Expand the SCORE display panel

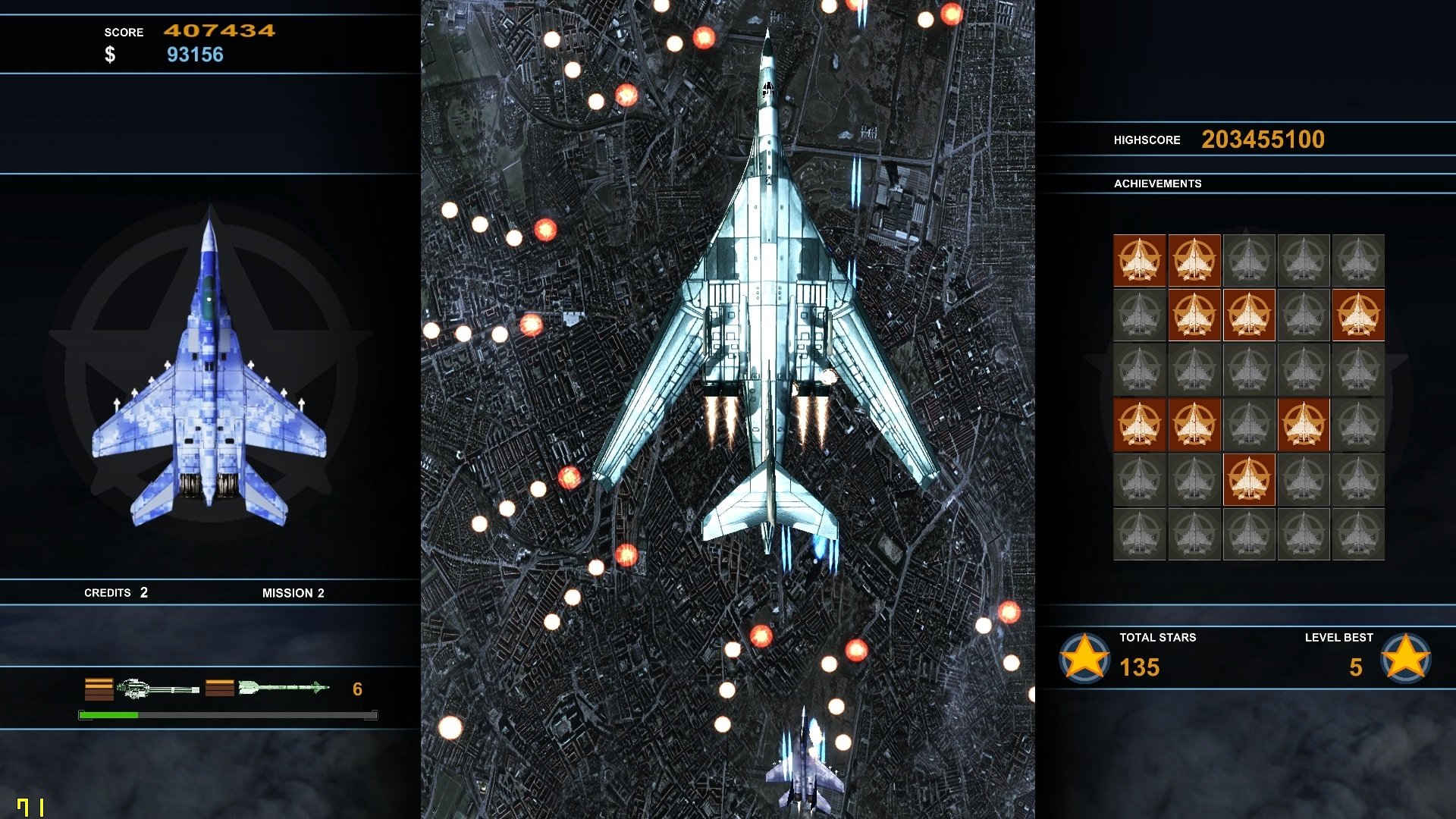[124, 32]
